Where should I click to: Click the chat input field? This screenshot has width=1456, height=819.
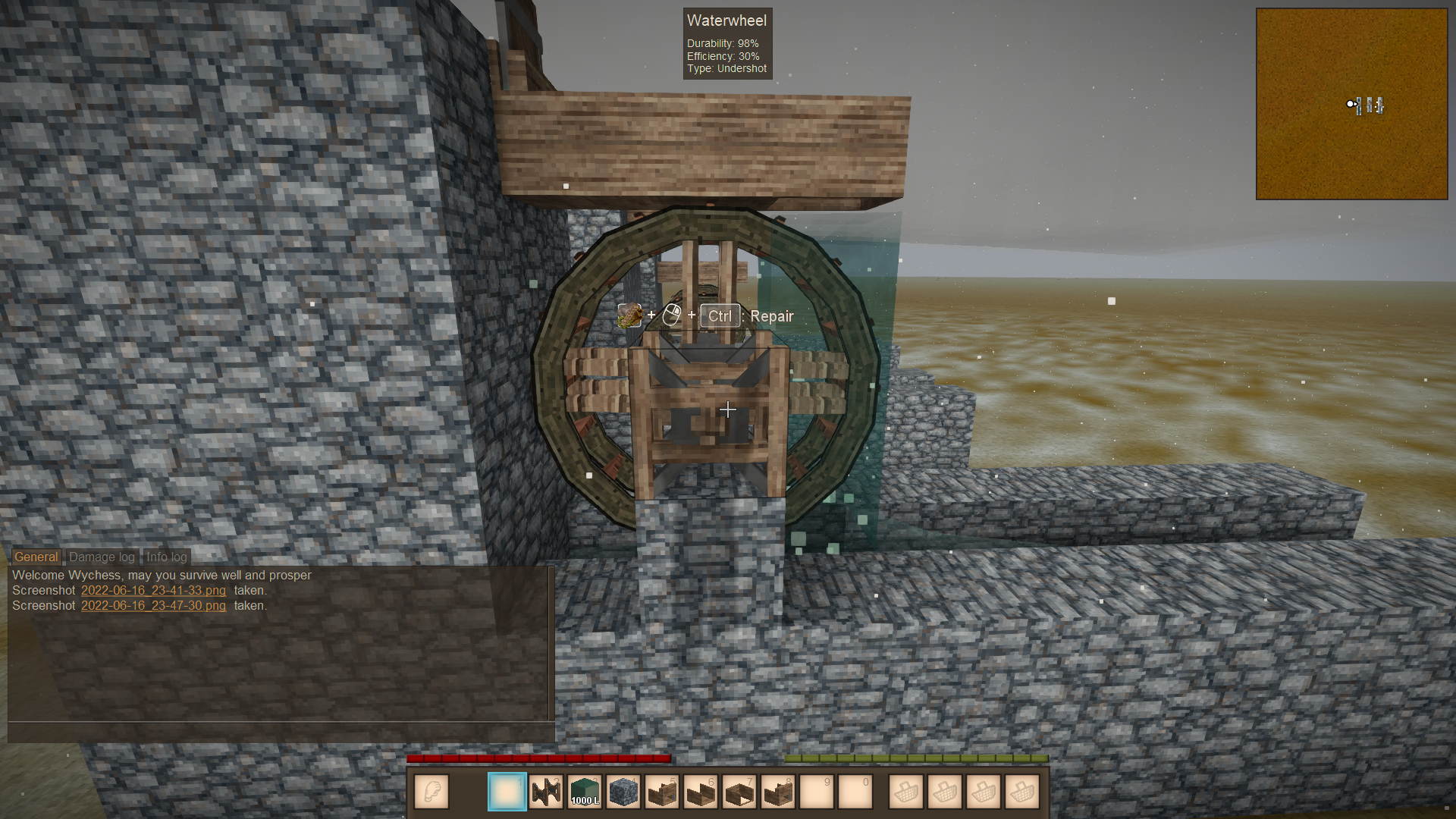[x=281, y=732]
